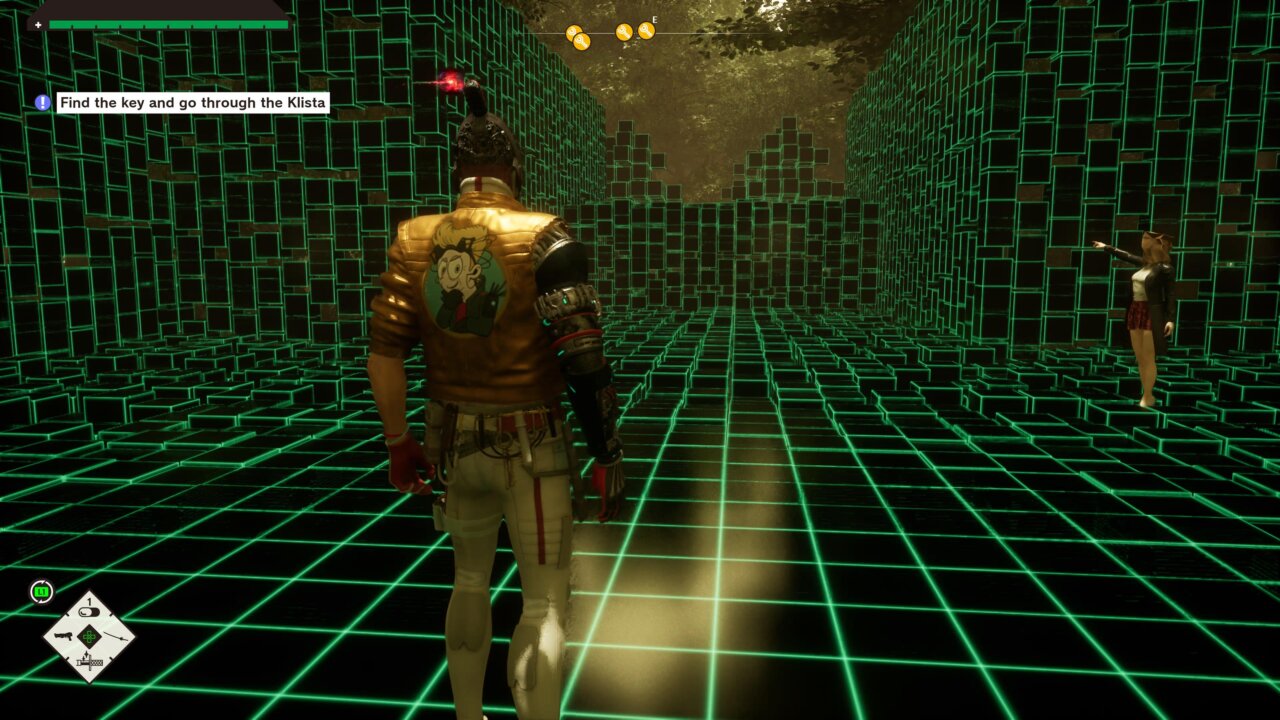This screenshot has height=720, width=1280.
Task: Select the arrow-shaped item in the weapon diamond
Action: click(x=117, y=636)
